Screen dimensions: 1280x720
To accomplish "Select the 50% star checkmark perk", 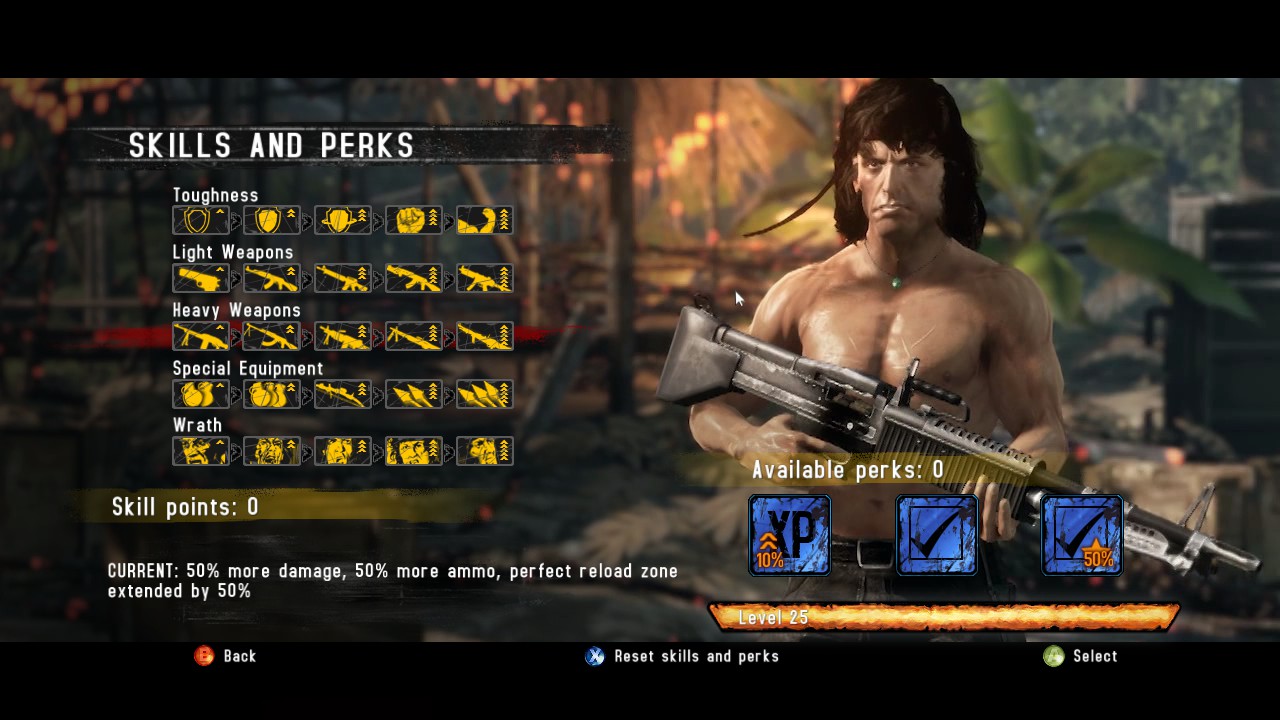I will 1082,535.
